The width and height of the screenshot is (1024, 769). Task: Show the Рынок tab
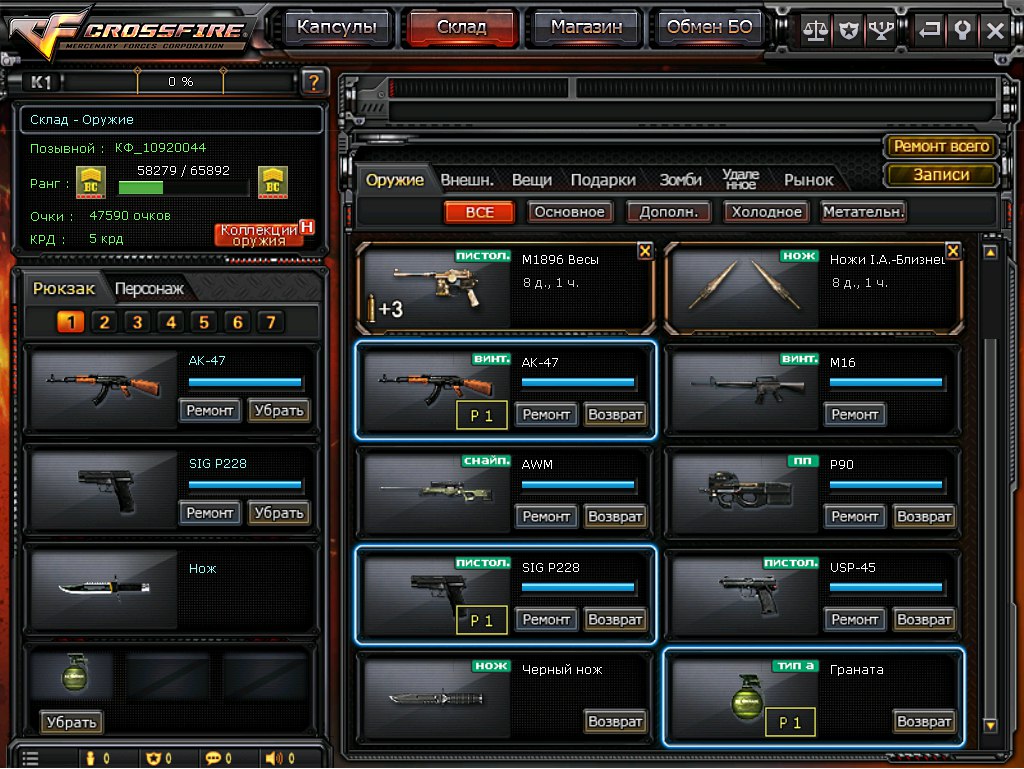point(808,180)
